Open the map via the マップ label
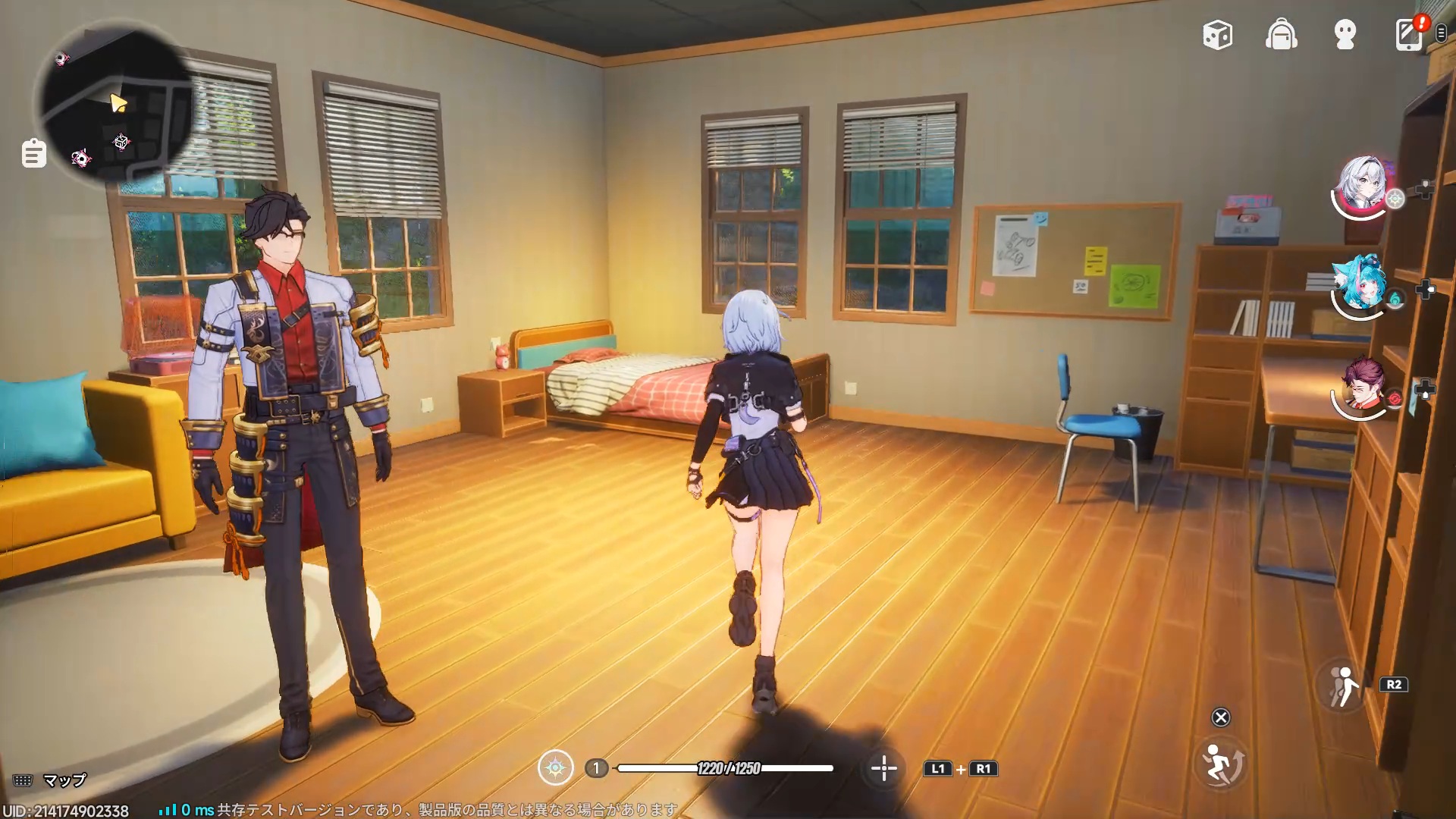The width and height of the screenshot is (1456, 819). [64, 780]
